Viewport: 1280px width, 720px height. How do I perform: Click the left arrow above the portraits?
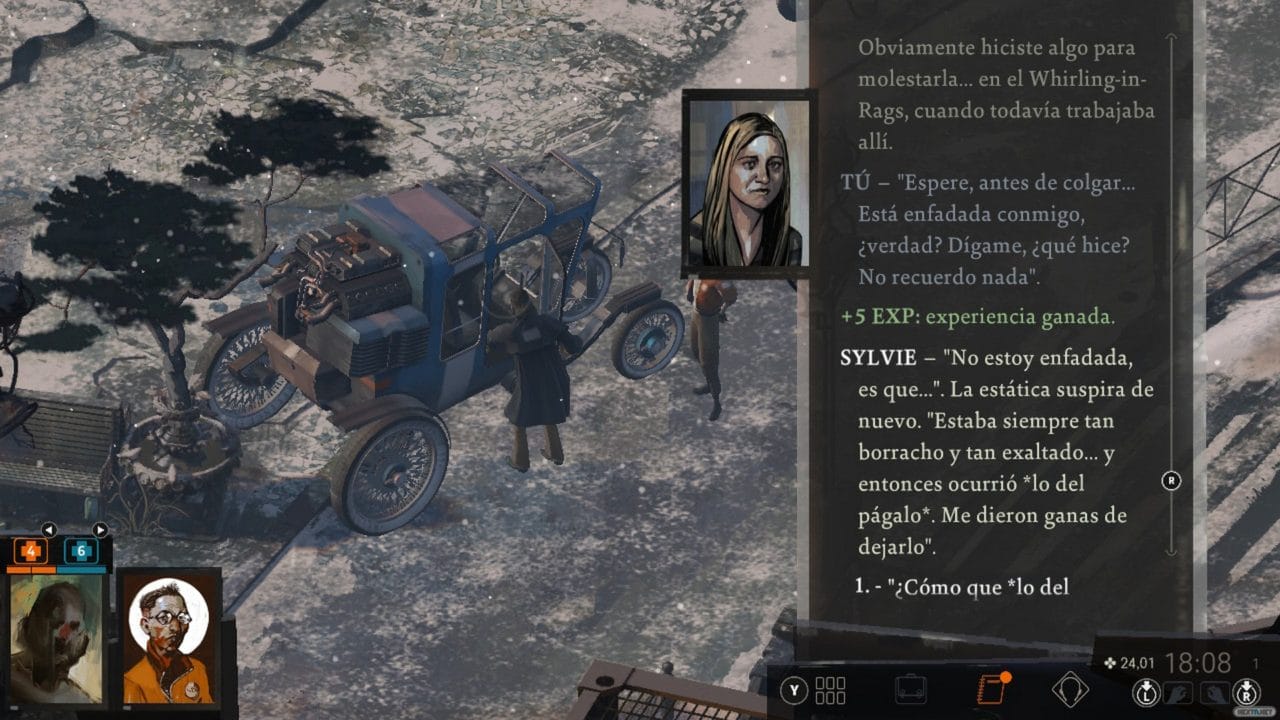[x=49, y=530]
